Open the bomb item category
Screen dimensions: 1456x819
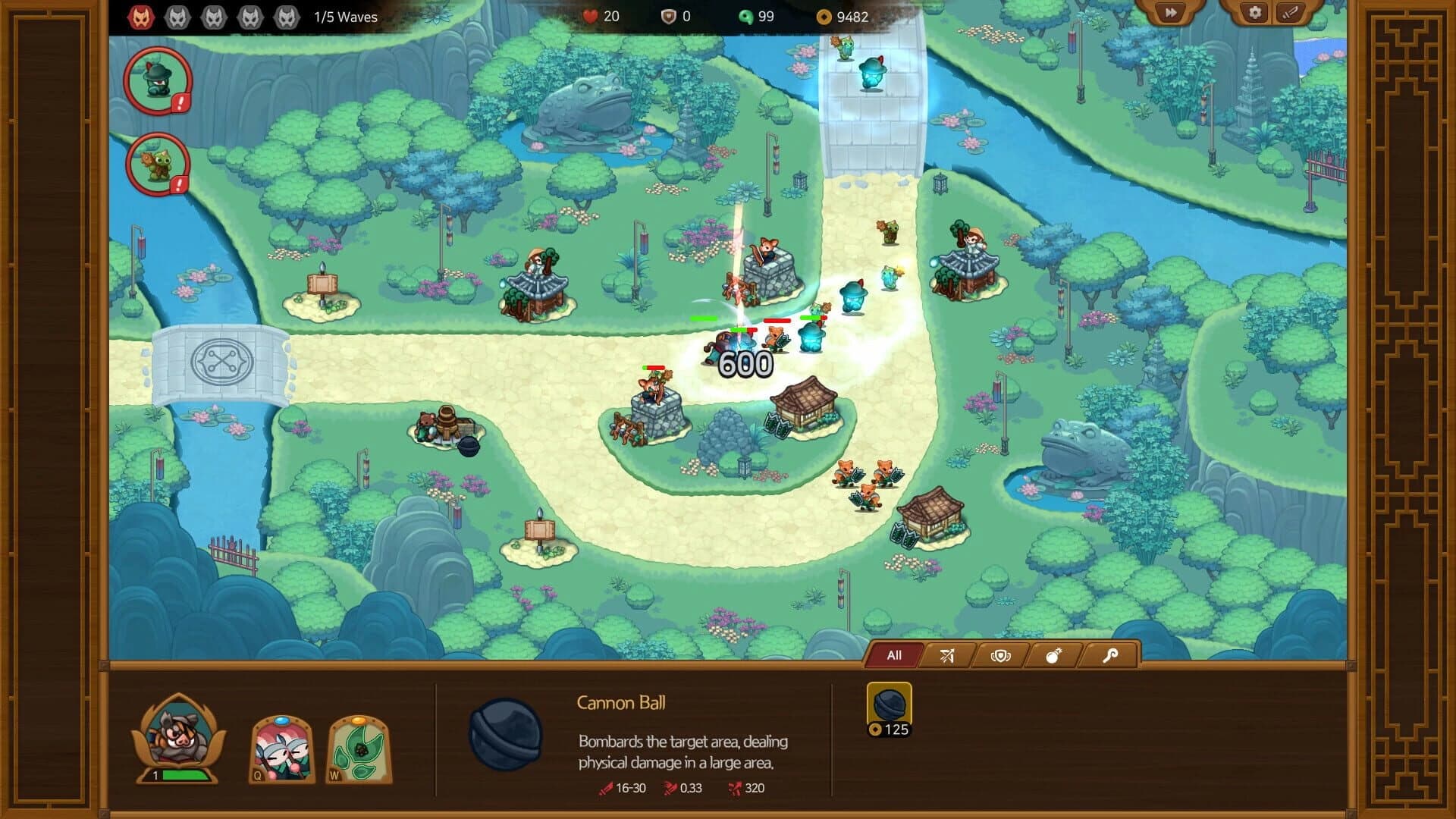[x=1054, y=655]
